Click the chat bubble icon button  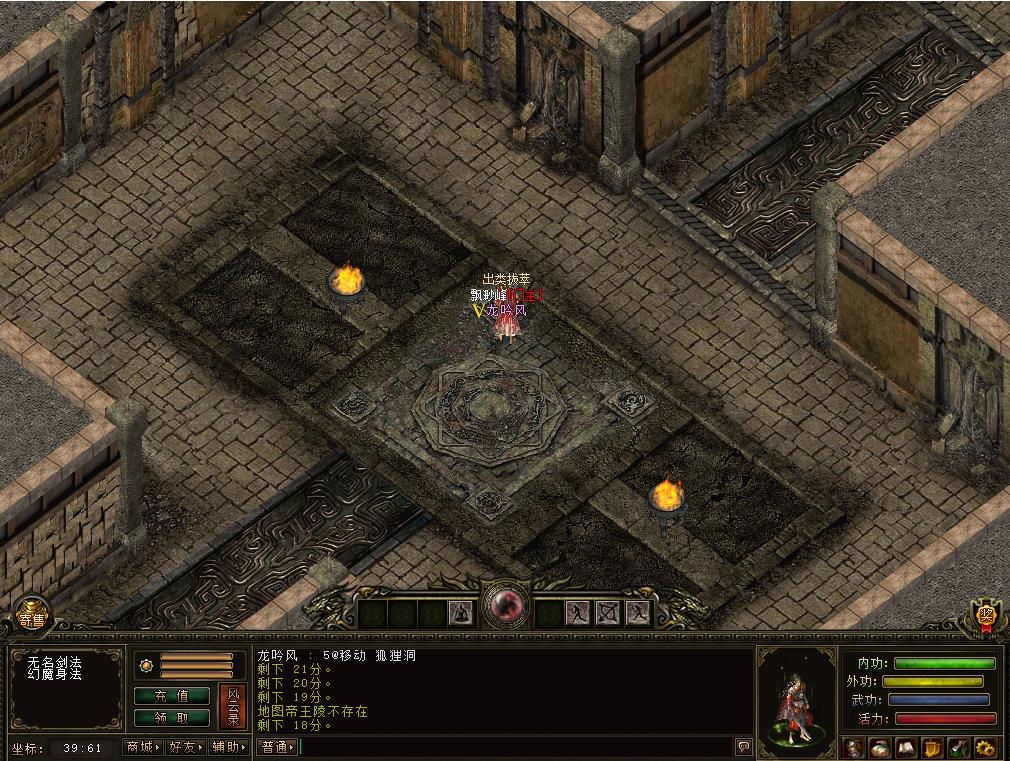743,747
